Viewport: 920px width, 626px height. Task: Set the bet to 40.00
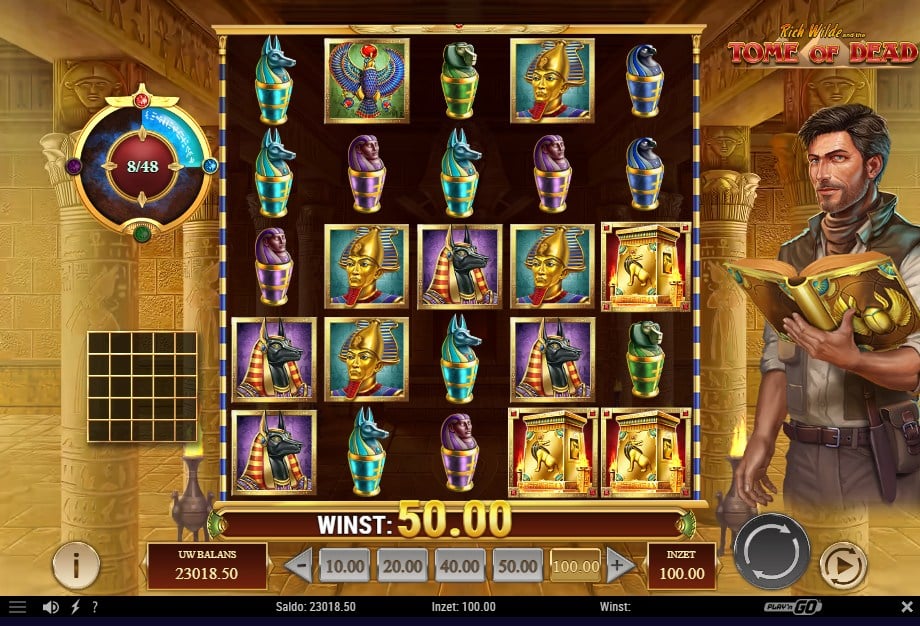(459, 566)
